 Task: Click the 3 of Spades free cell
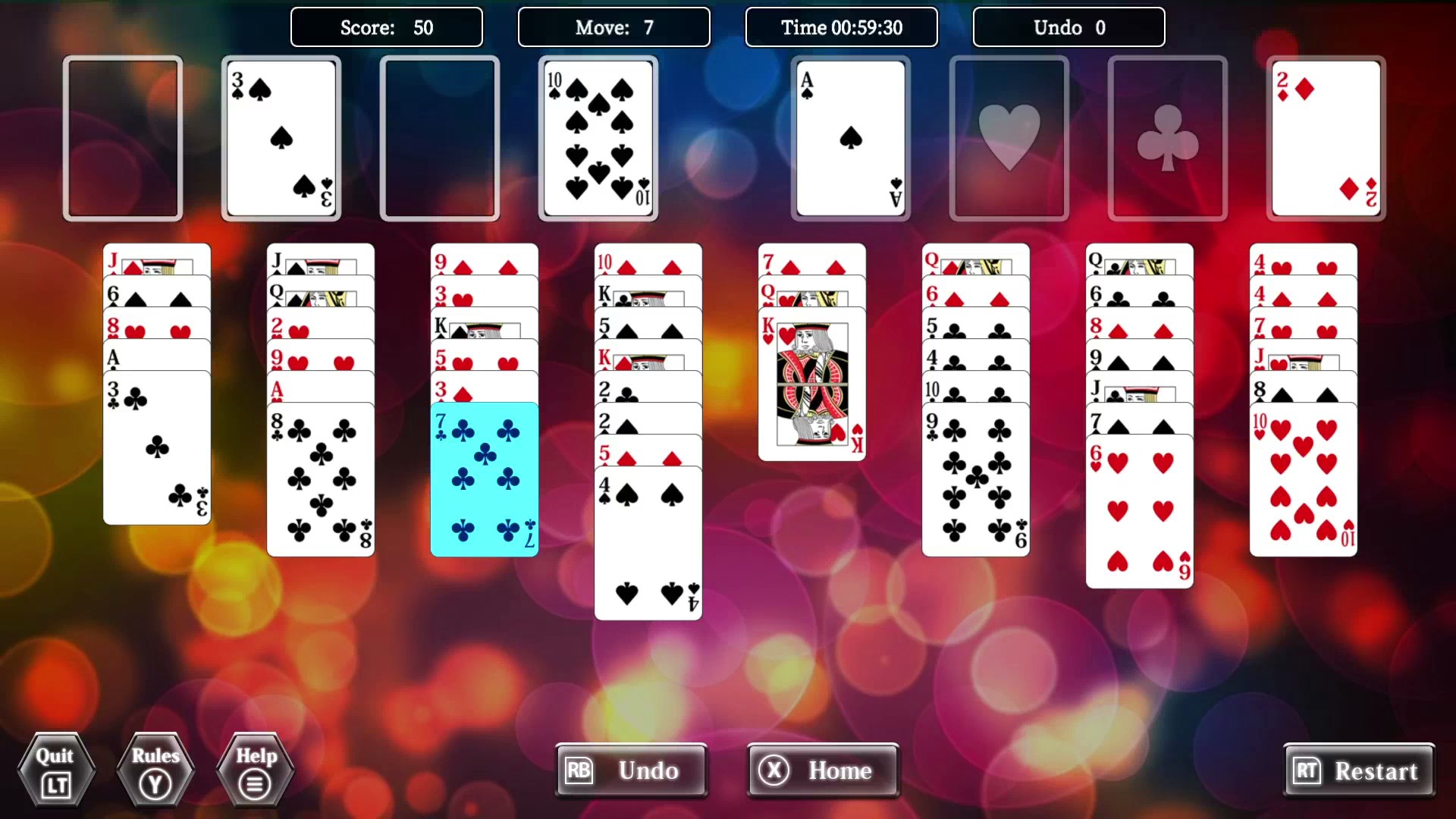coord(281,138)
